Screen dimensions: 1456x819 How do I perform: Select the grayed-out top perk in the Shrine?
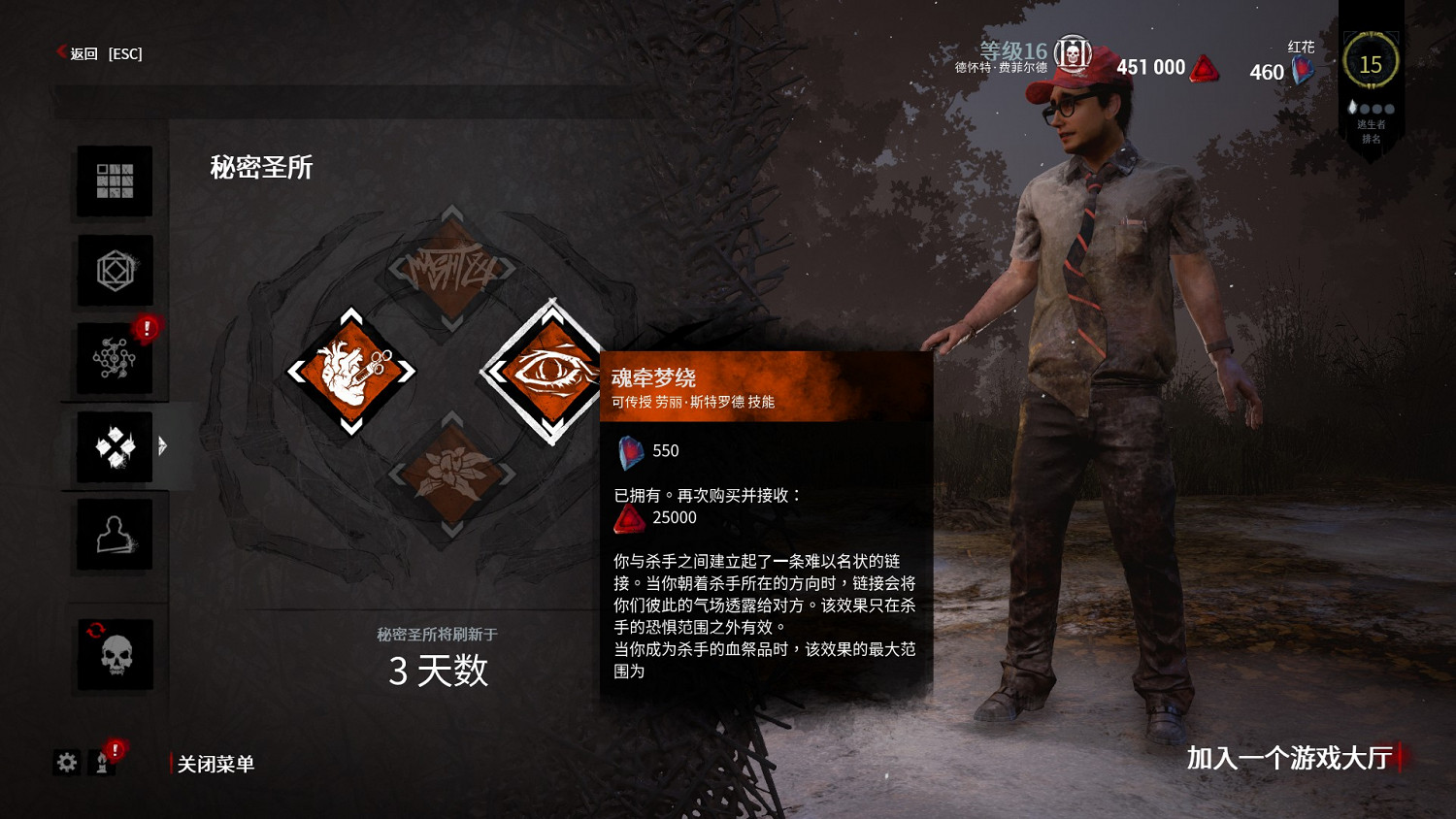(449, 267)
